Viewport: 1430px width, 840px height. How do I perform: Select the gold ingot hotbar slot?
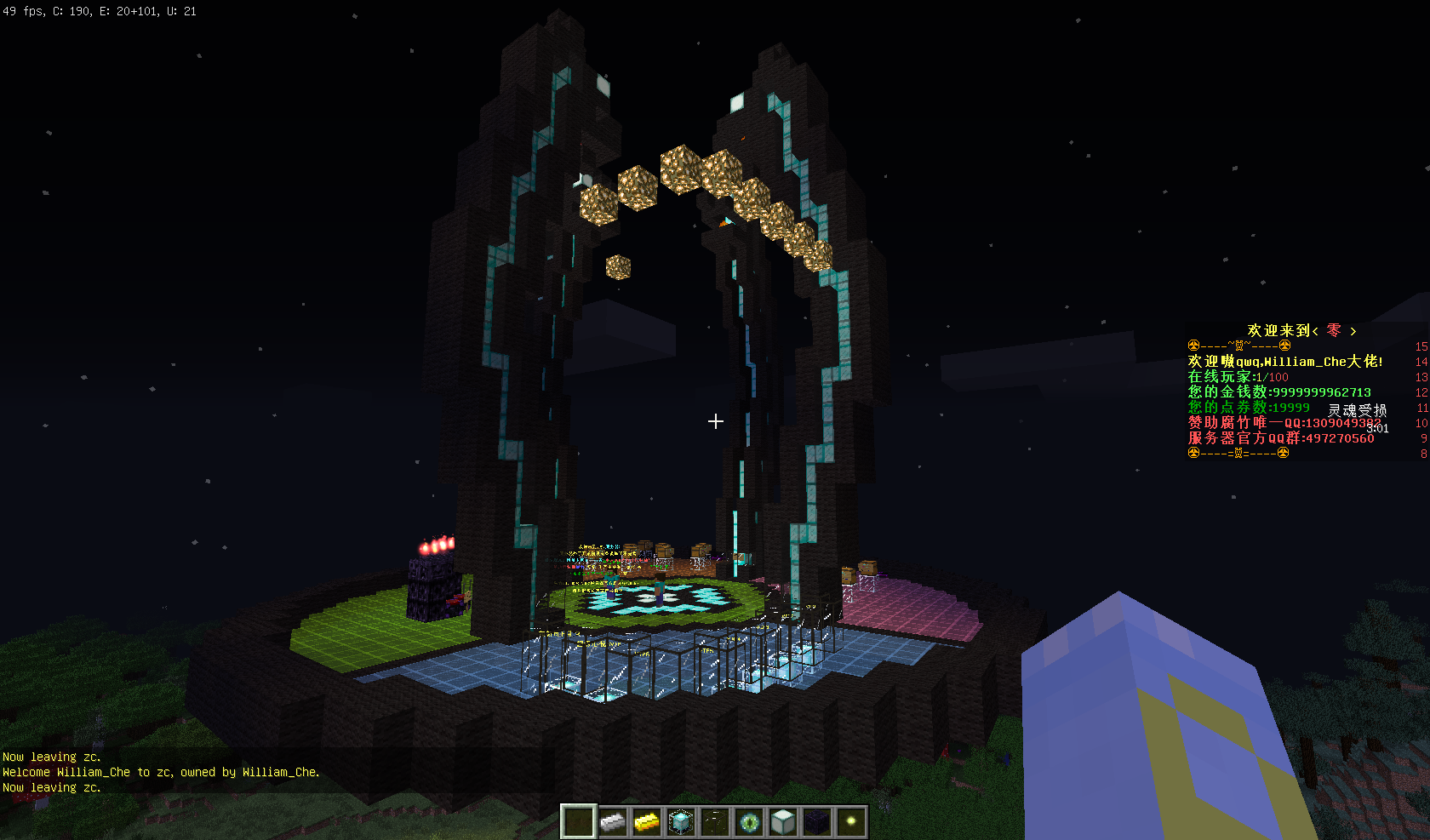(647, 822)
